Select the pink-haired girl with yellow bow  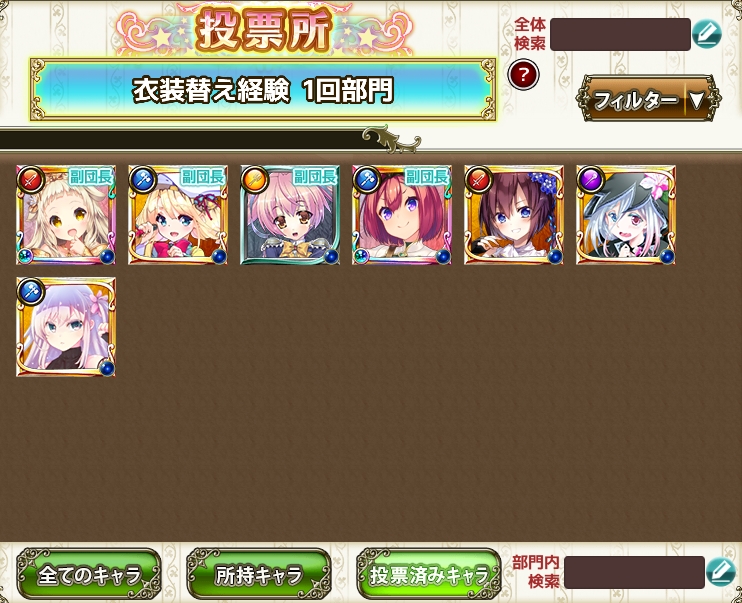coord(290,215)
